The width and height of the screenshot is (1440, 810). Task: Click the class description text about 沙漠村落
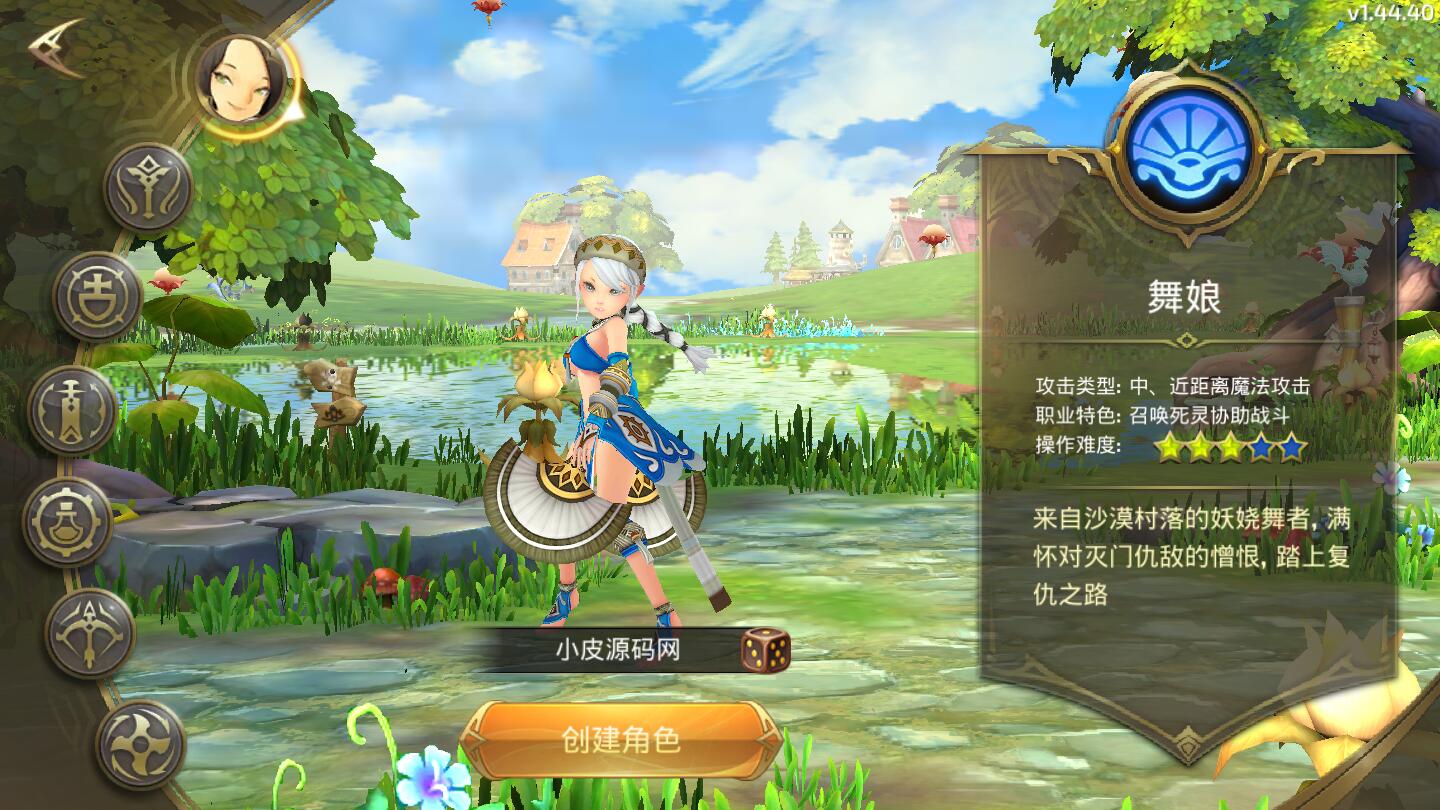[1190, 555]
